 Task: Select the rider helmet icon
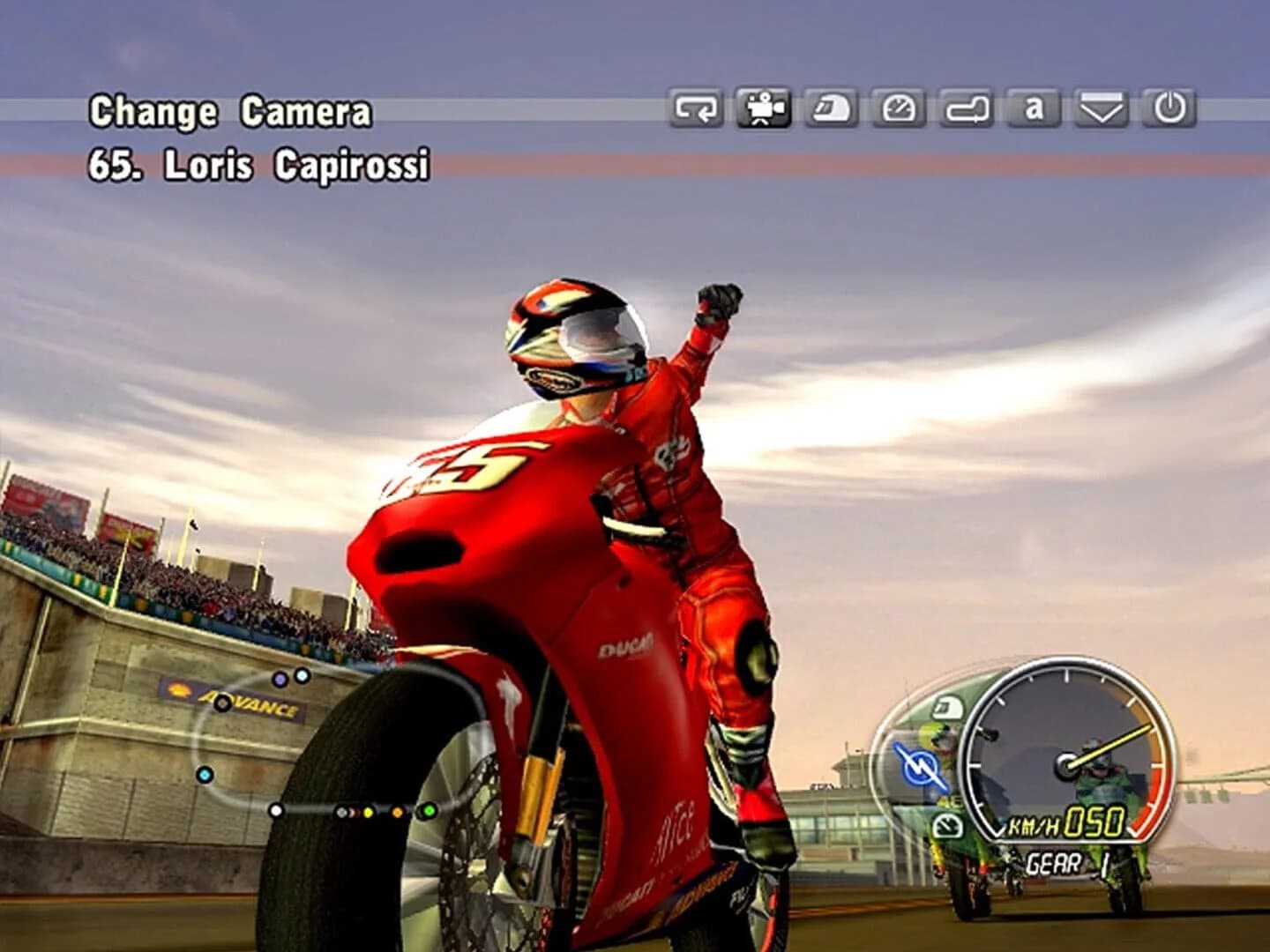[x=829, y=108]
